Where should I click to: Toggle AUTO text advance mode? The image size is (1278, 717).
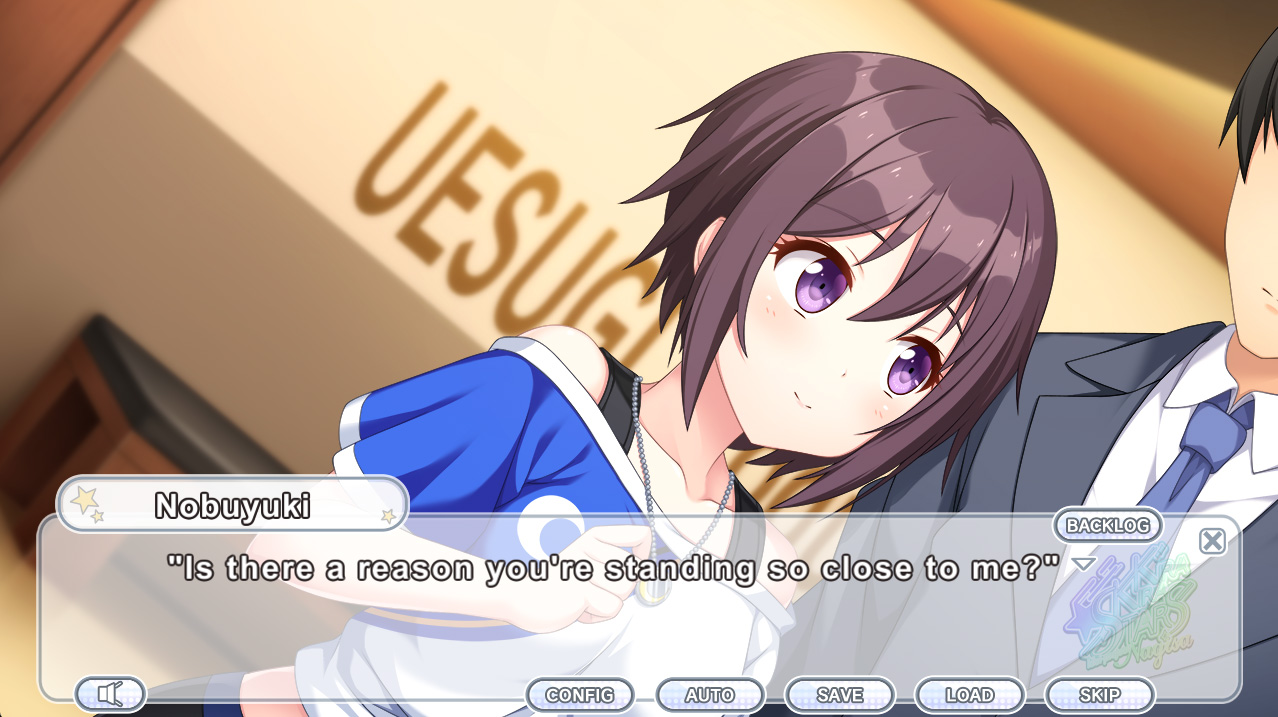(710, 695)
